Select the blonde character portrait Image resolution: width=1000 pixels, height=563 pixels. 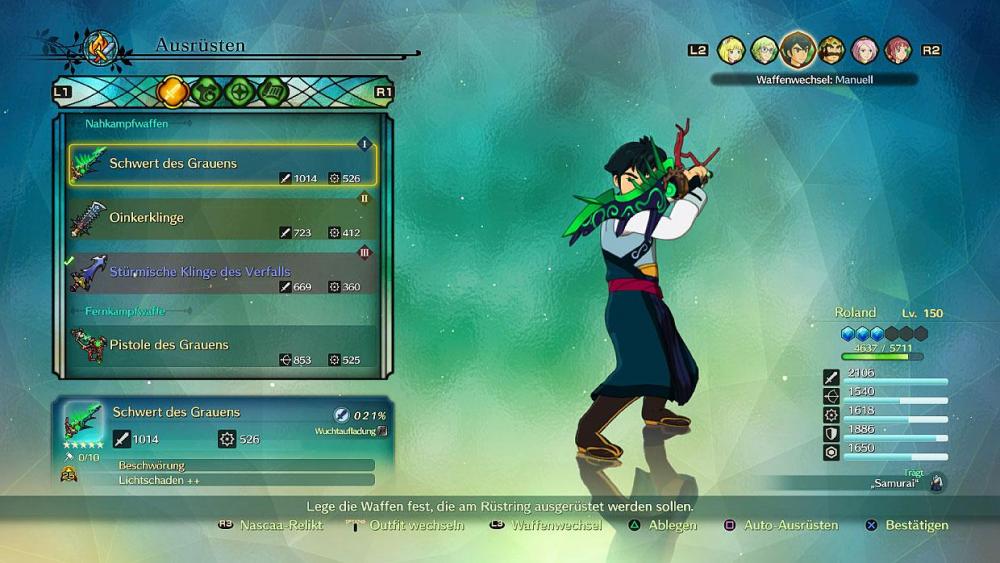tap(731, 50)
